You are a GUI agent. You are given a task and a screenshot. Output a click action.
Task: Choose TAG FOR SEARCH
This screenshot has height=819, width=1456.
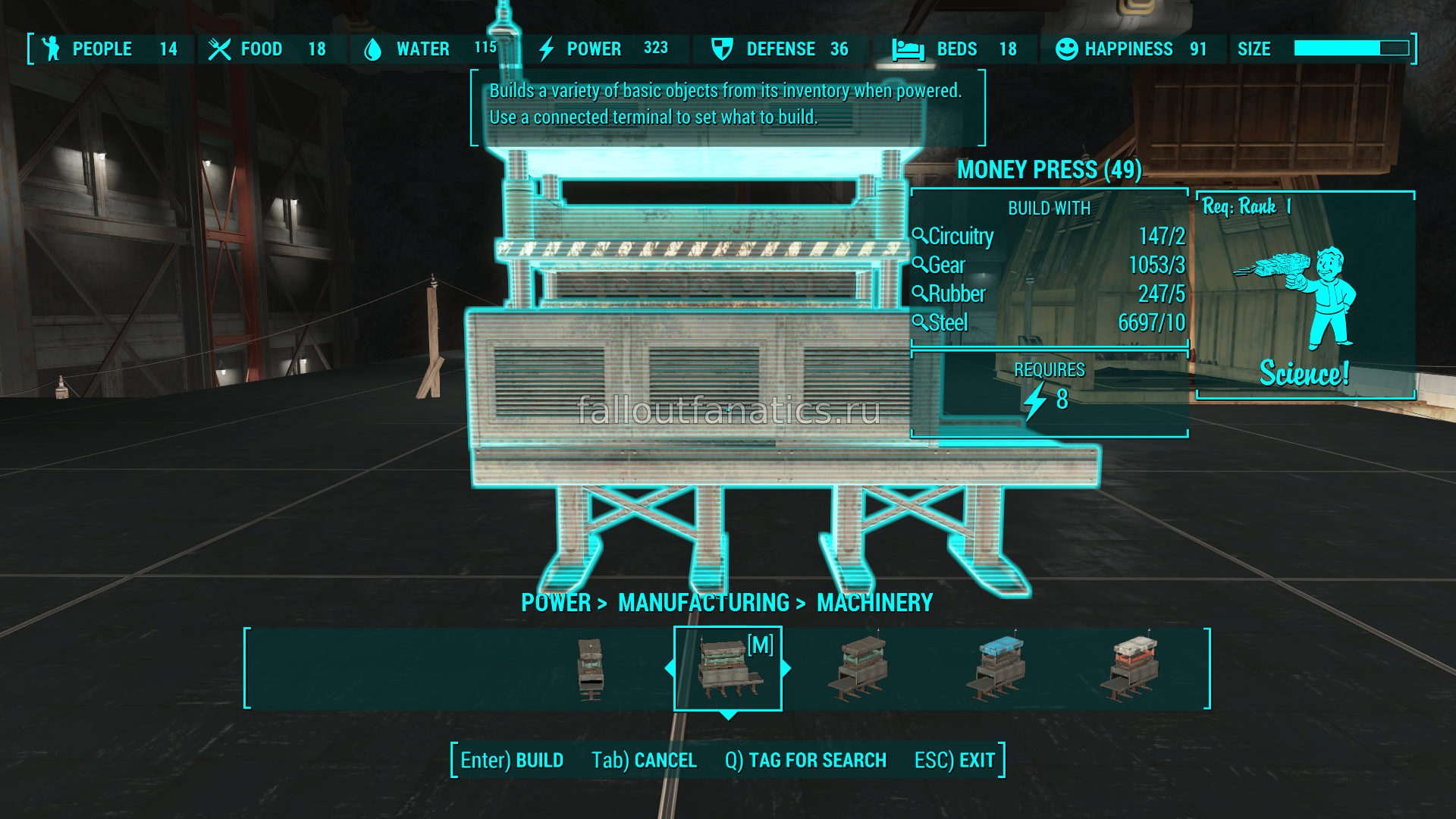tap(805, 760)
